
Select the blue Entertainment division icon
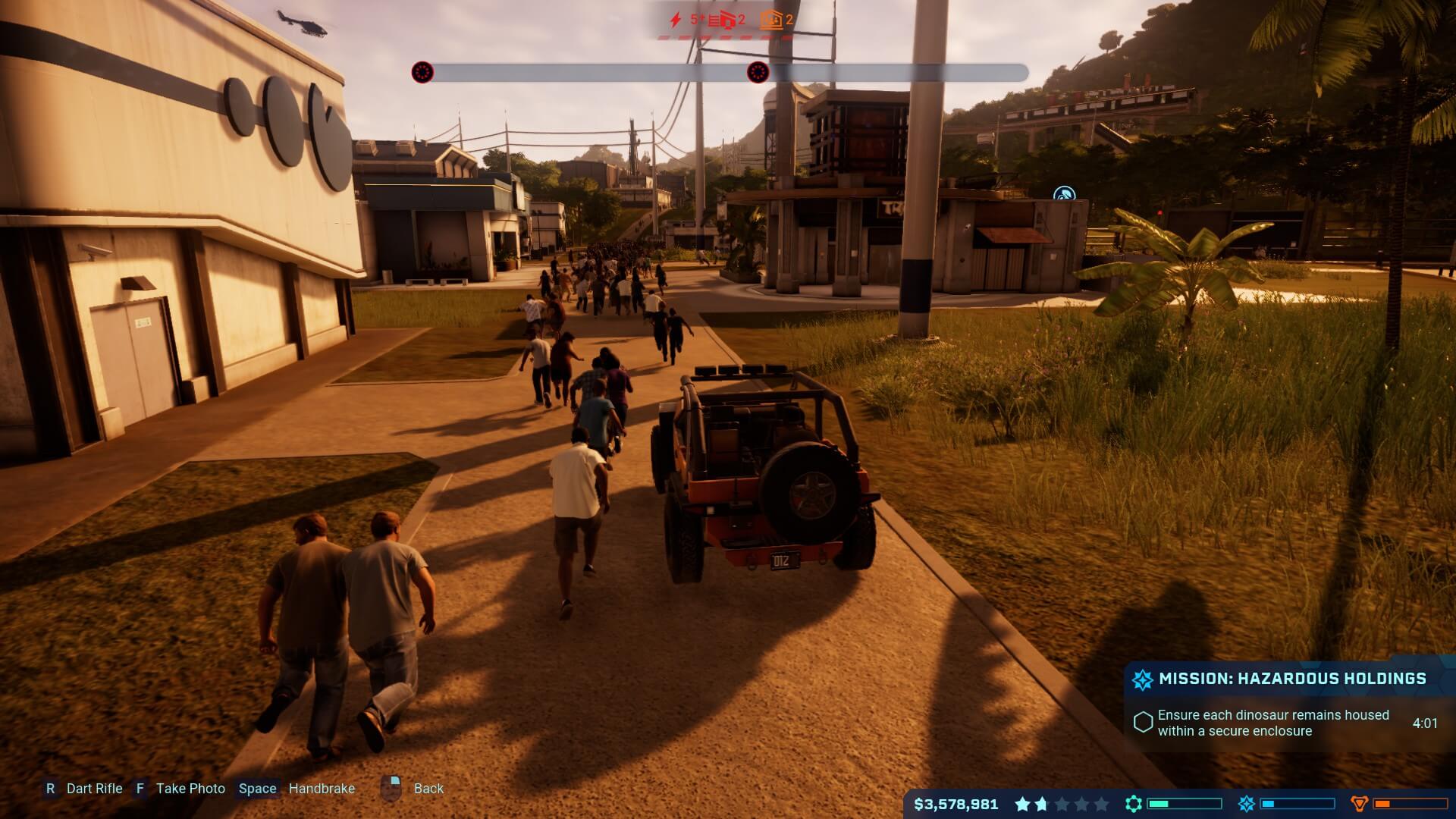1246,804
